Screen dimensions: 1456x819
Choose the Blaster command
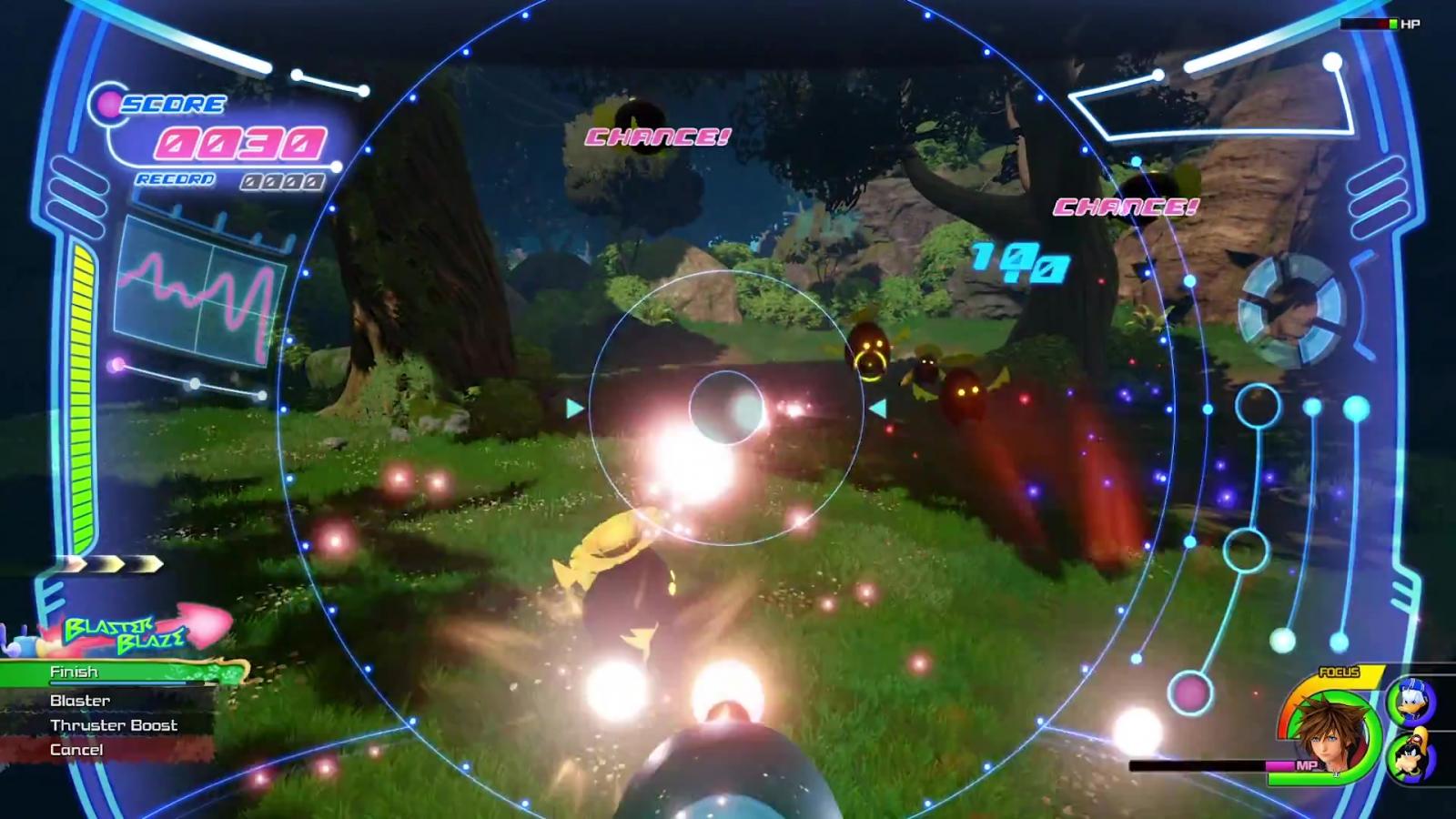click(80, 700)
